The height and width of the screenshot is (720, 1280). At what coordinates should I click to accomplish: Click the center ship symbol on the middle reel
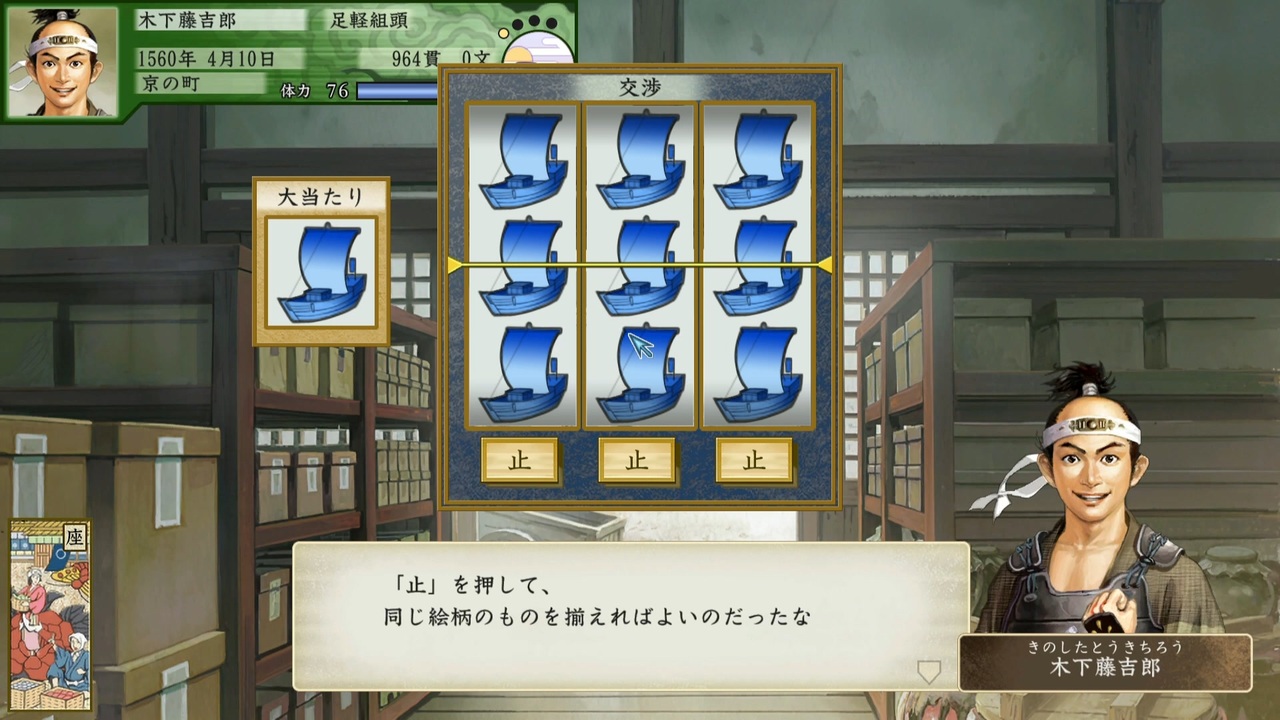tap(639, 265)
